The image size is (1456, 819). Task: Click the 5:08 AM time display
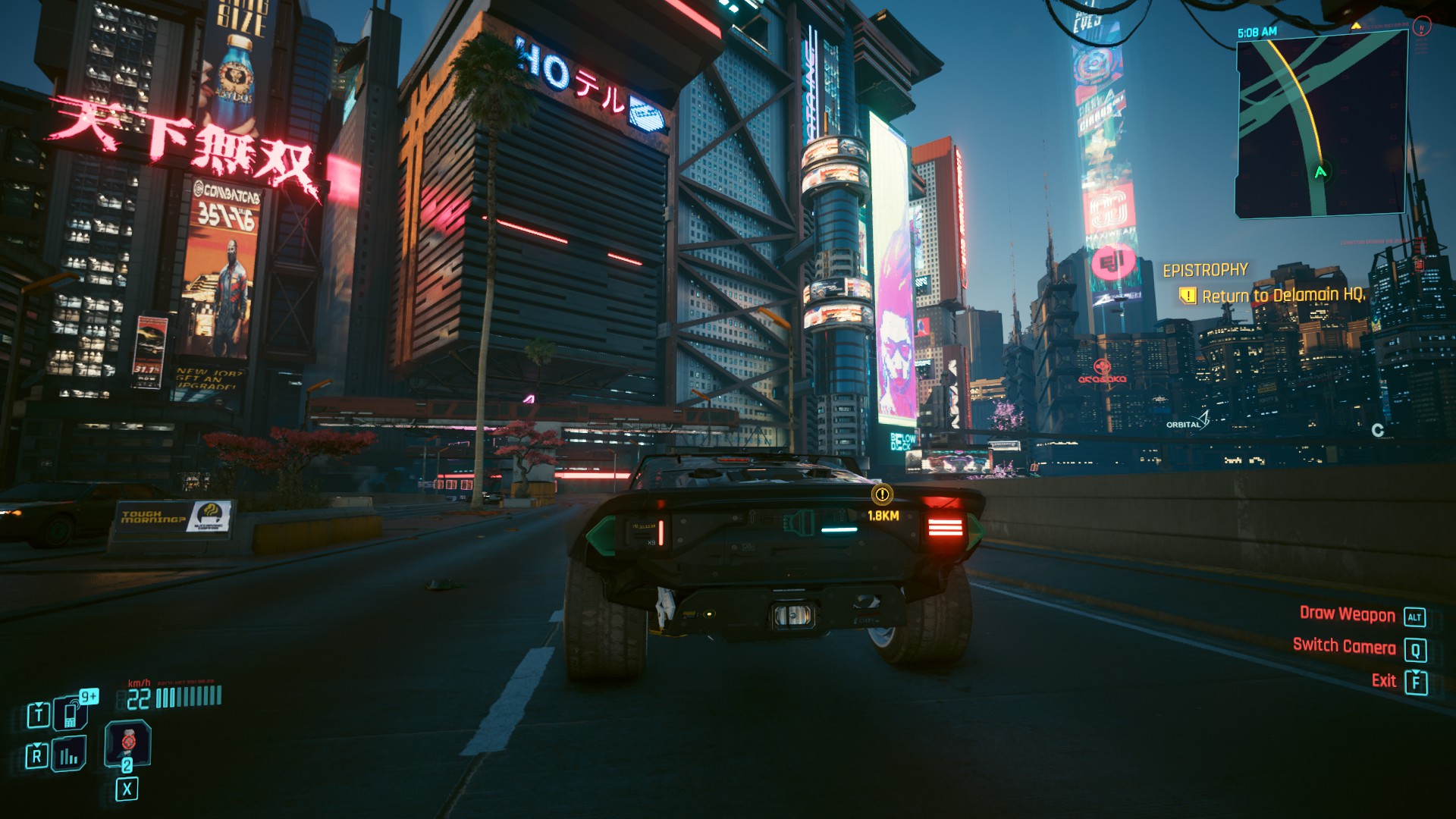[1257, 31]
